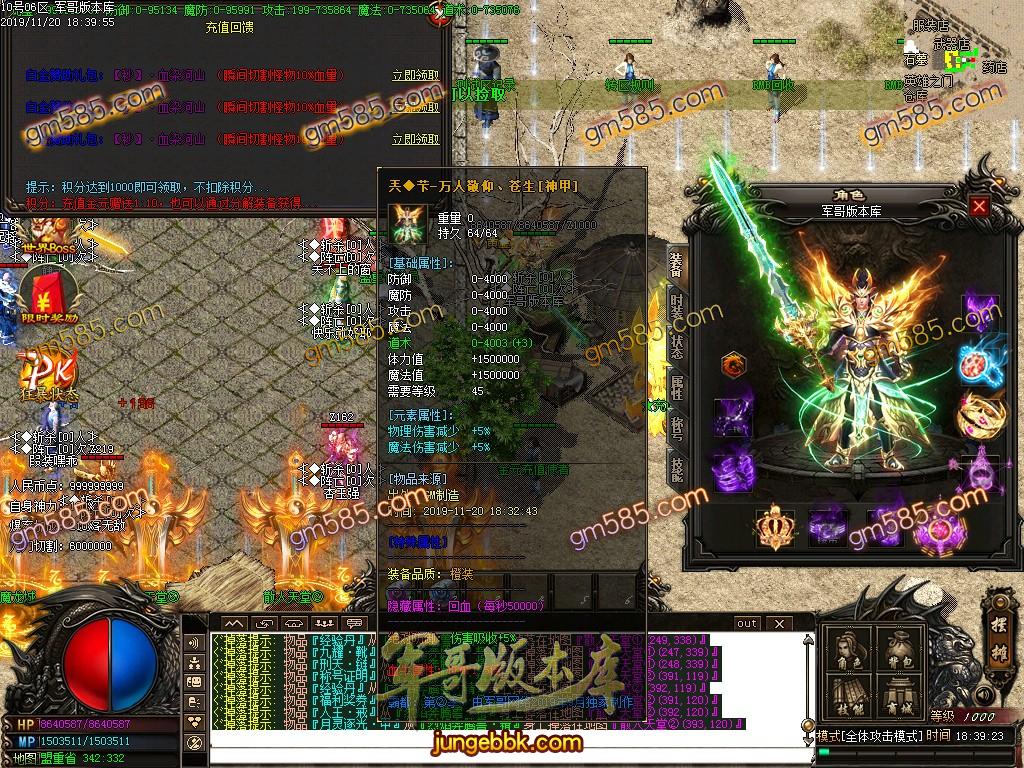Select the red orb bracelet slot
This screenshot has width=1024, height=768.
tap(979, 362)
